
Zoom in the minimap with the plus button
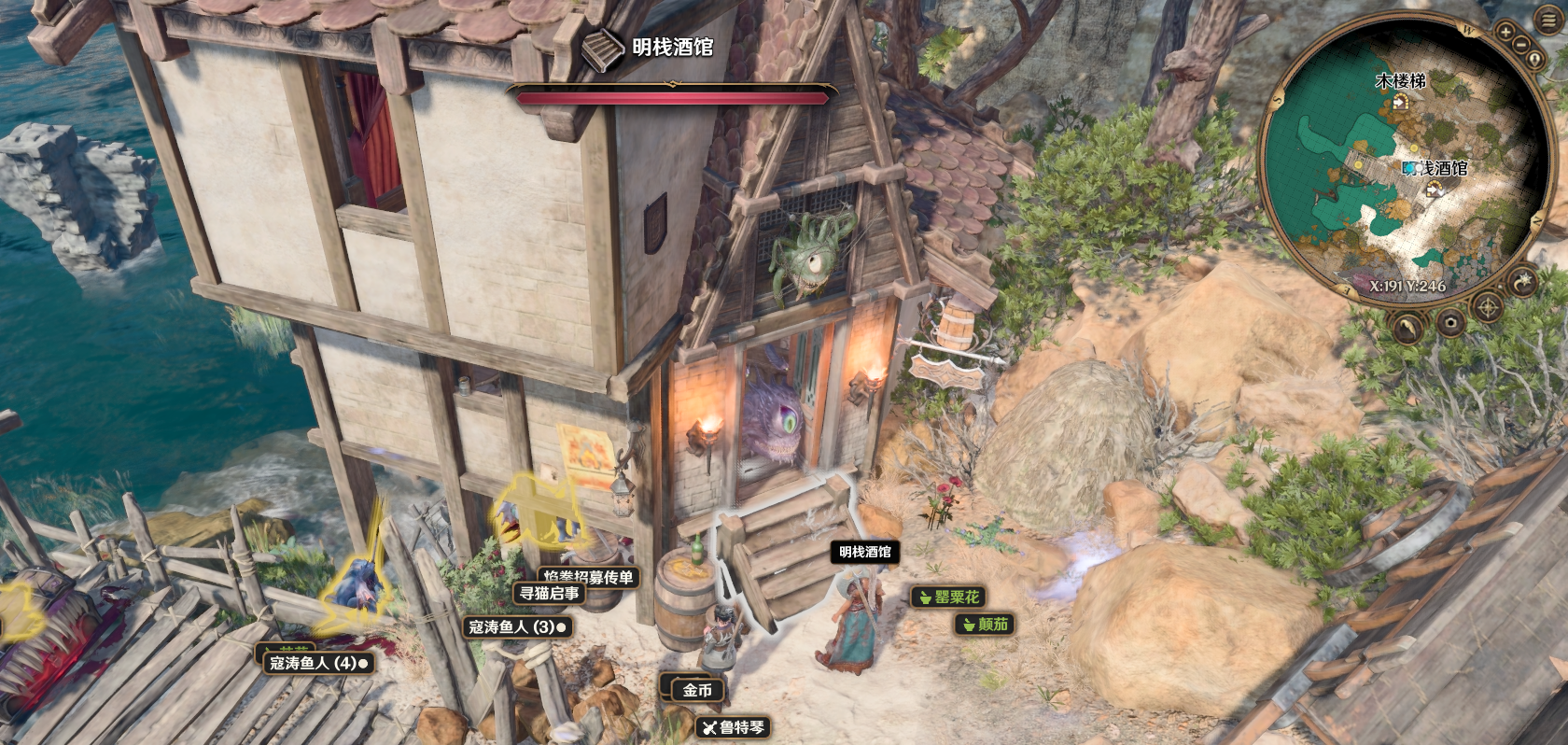click(x=1505, y=32)
